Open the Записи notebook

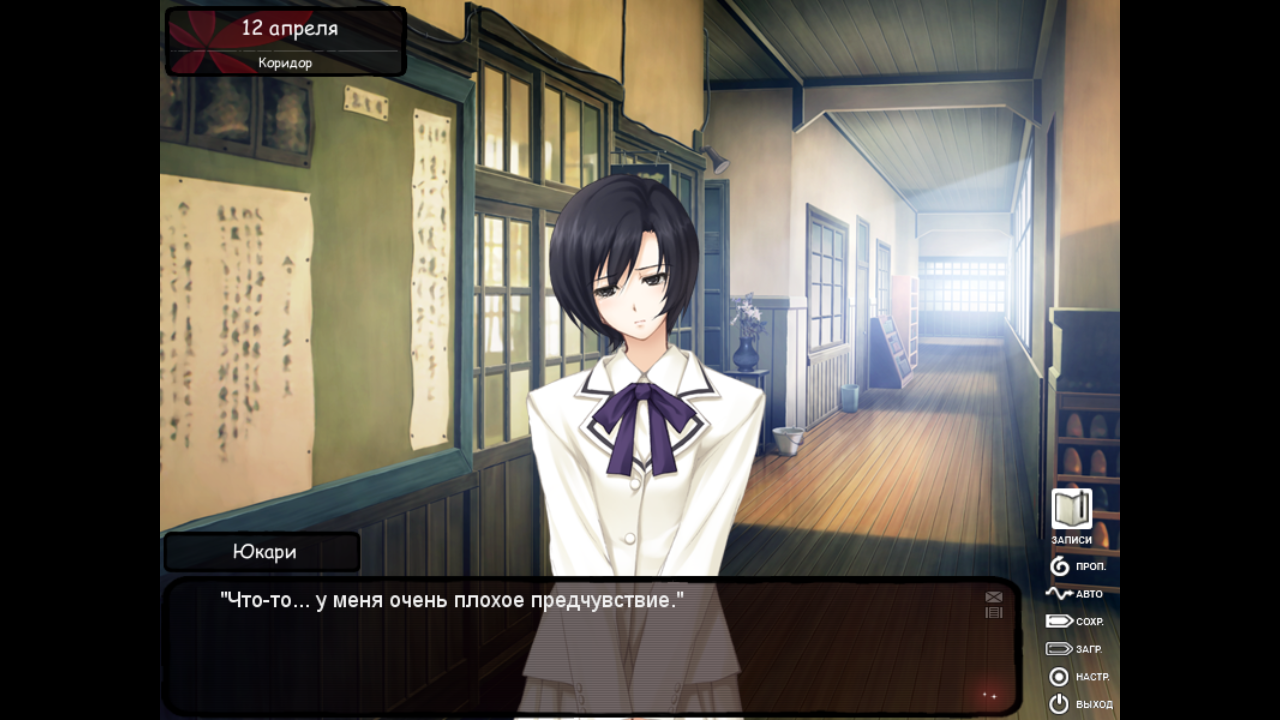pyautogui.click(x=1071, y=510)
